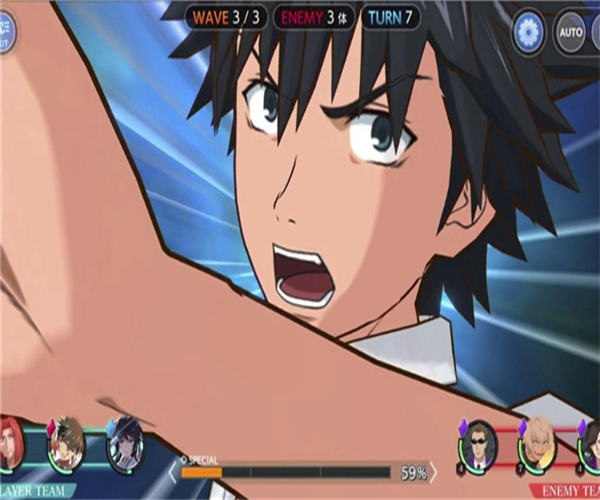The width and height of the screenshot is (600, 500).
Task: Target the sunglasses enemy portrait
Action: pos(478,441)
